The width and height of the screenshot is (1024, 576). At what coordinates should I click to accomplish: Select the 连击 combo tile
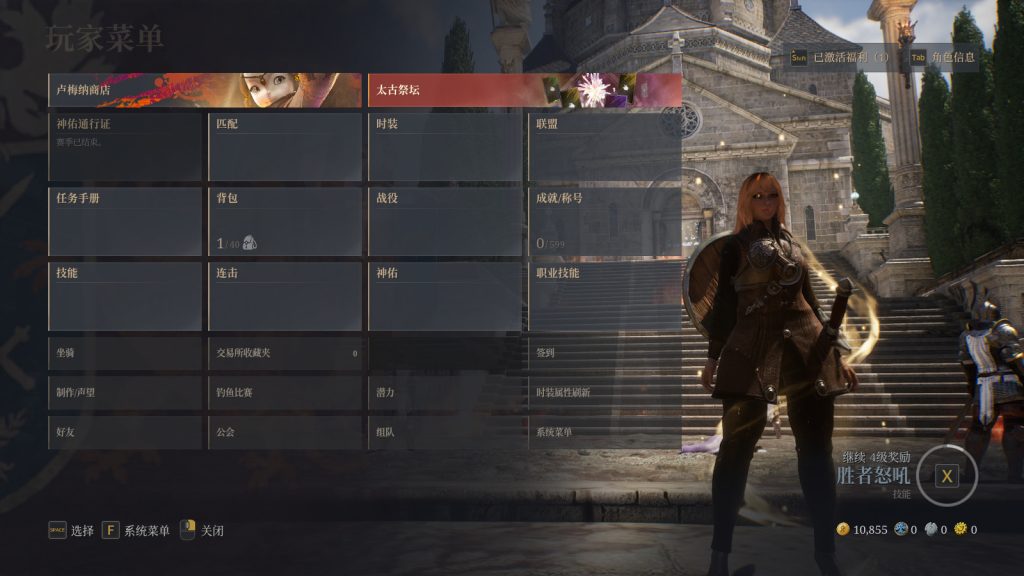pos(285,295)
